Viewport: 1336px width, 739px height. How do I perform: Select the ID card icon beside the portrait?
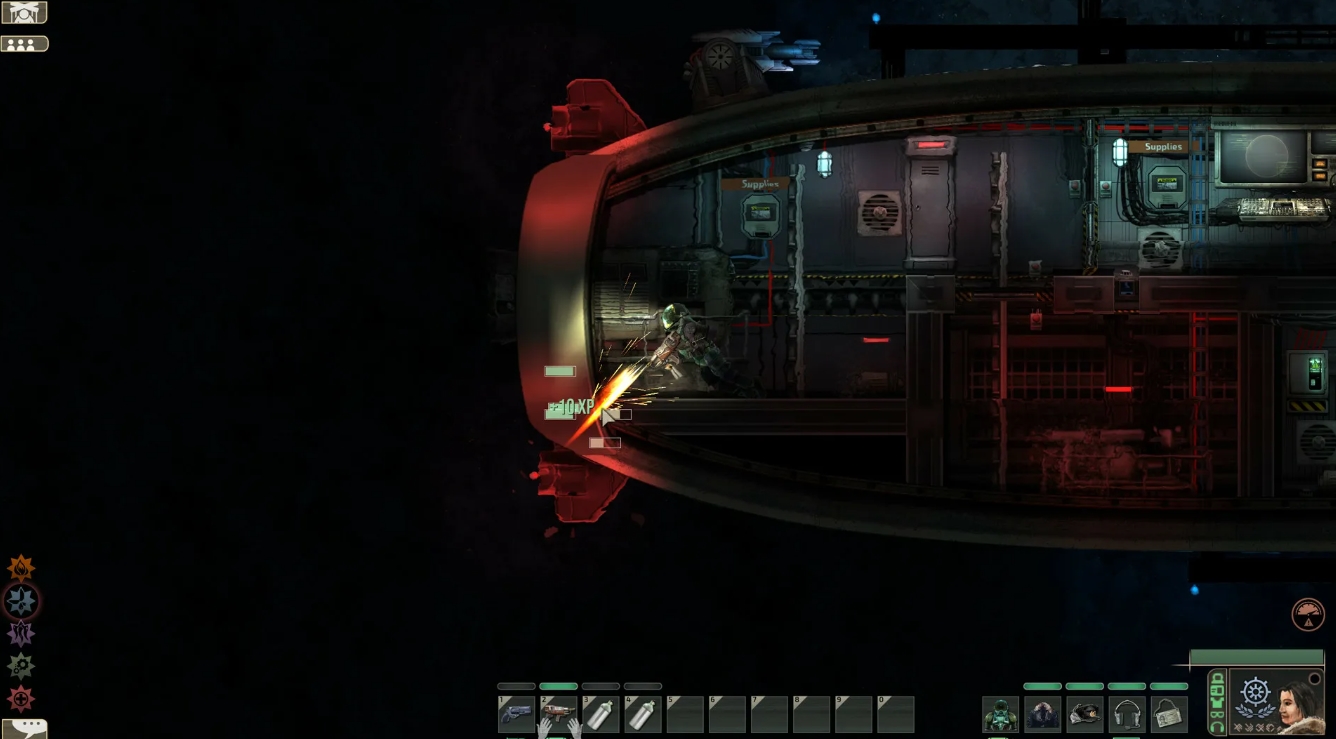(x=1219, y=690)
